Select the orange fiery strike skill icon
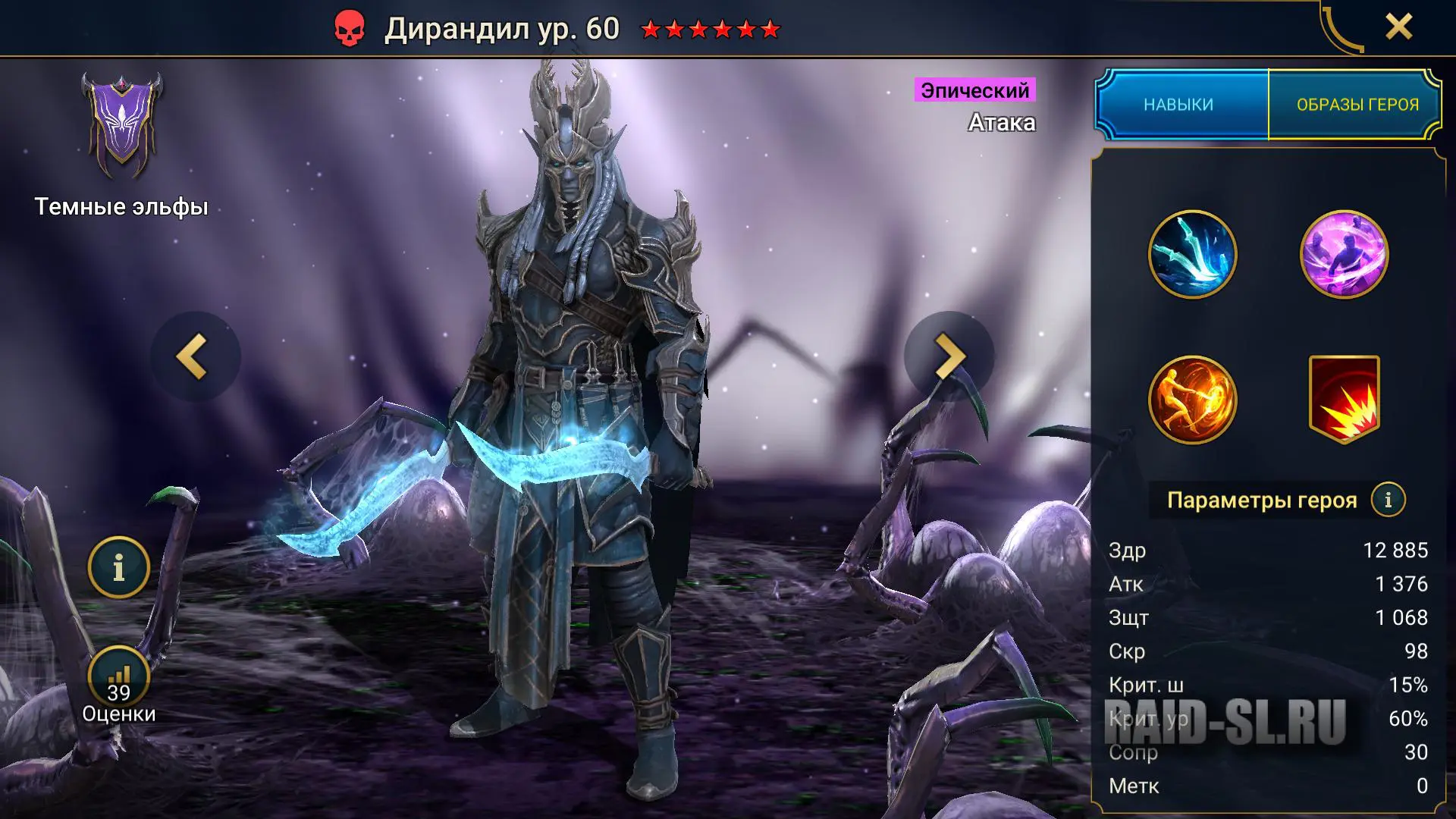Screen dimensions: 1456x819 click(x=1192, y=400)
